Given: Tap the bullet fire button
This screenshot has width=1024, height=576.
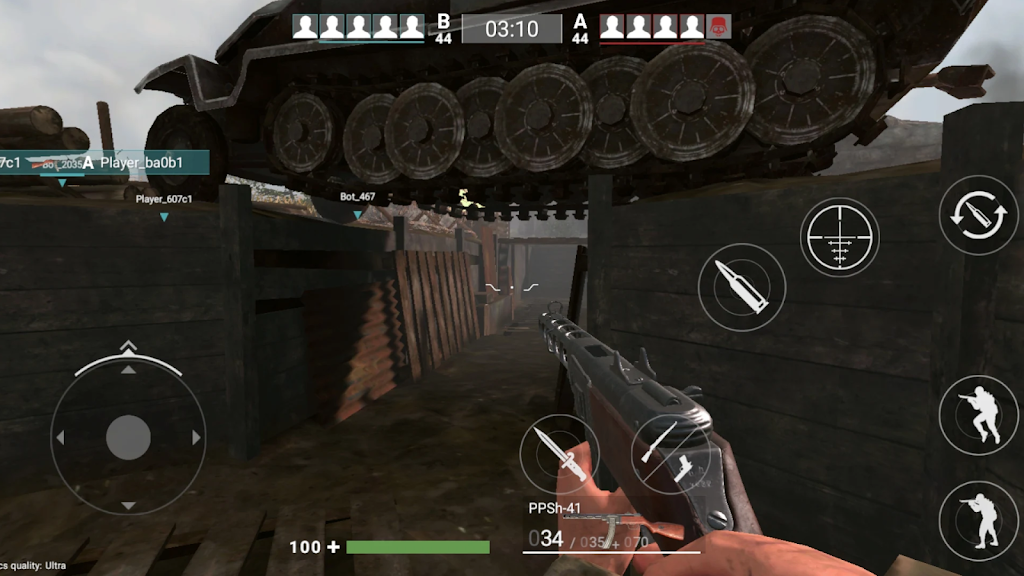Looking at the screenshot, I should 742,287.
